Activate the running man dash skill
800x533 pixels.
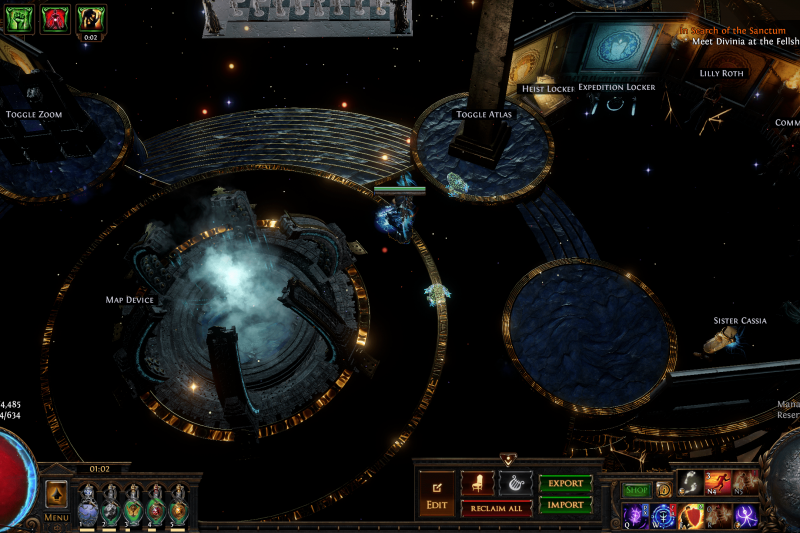[718, 483]
